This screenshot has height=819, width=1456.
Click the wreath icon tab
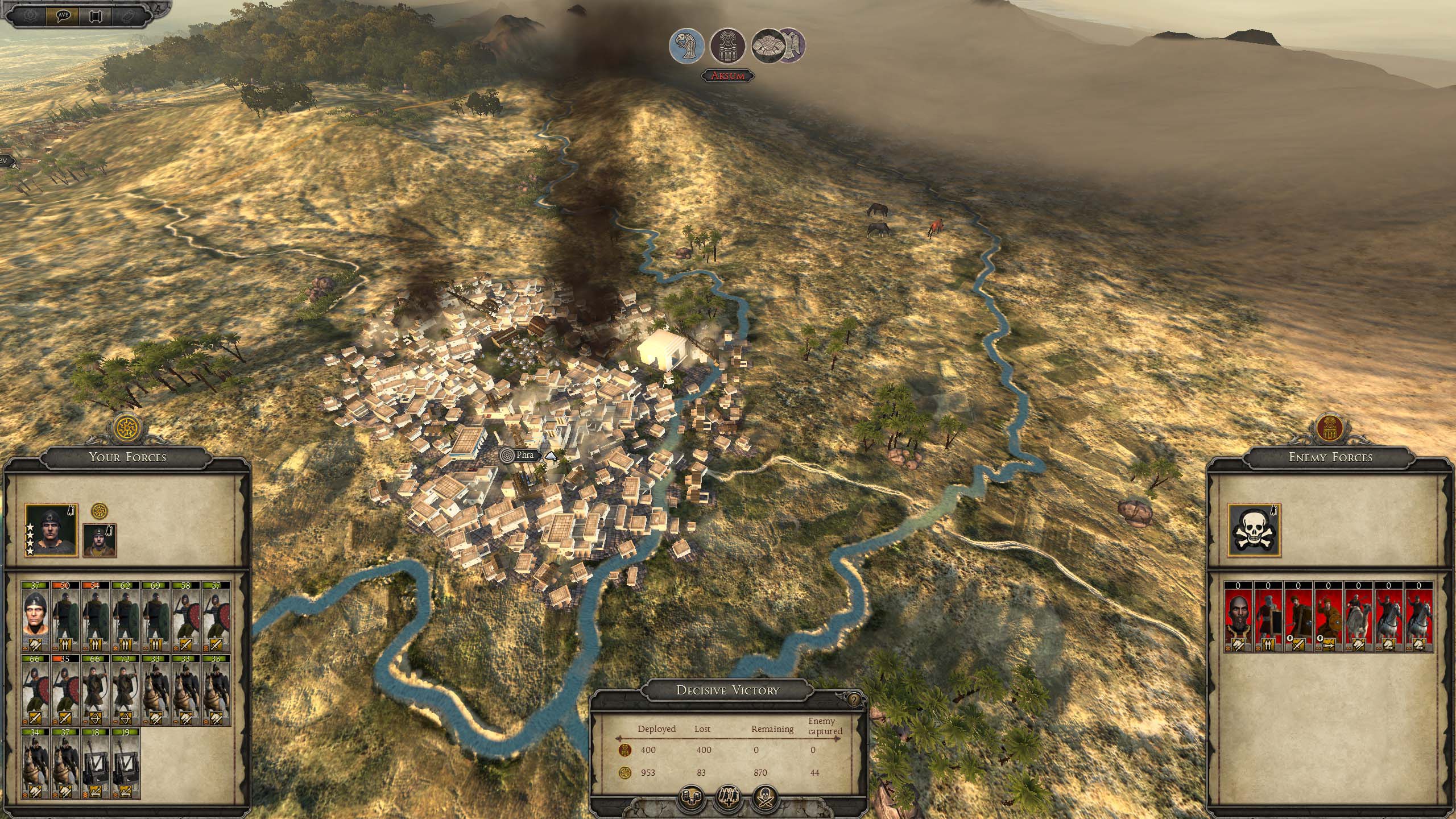click(30, 15)
